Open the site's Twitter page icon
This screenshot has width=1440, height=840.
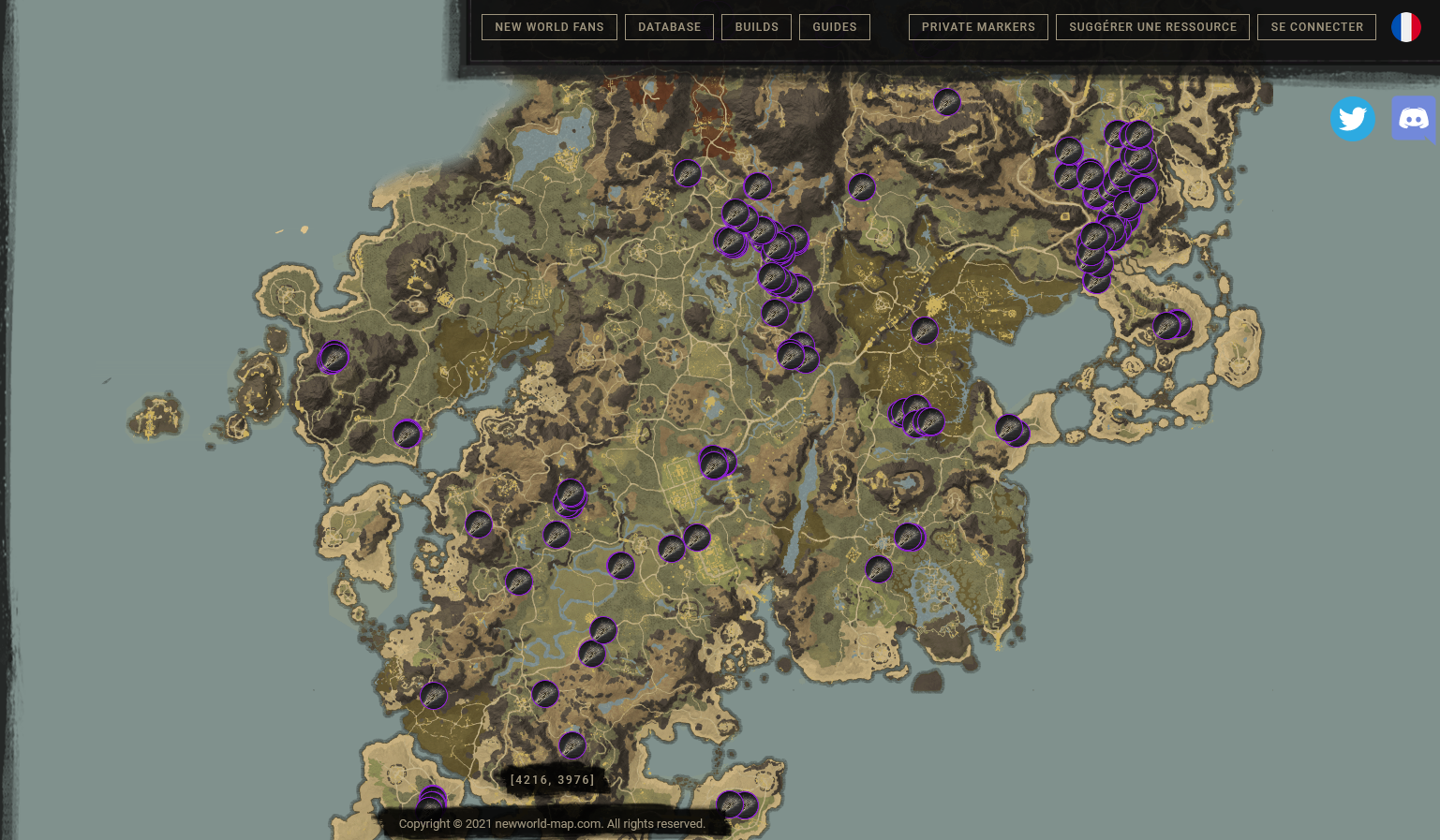click(x=1352, y=119)
